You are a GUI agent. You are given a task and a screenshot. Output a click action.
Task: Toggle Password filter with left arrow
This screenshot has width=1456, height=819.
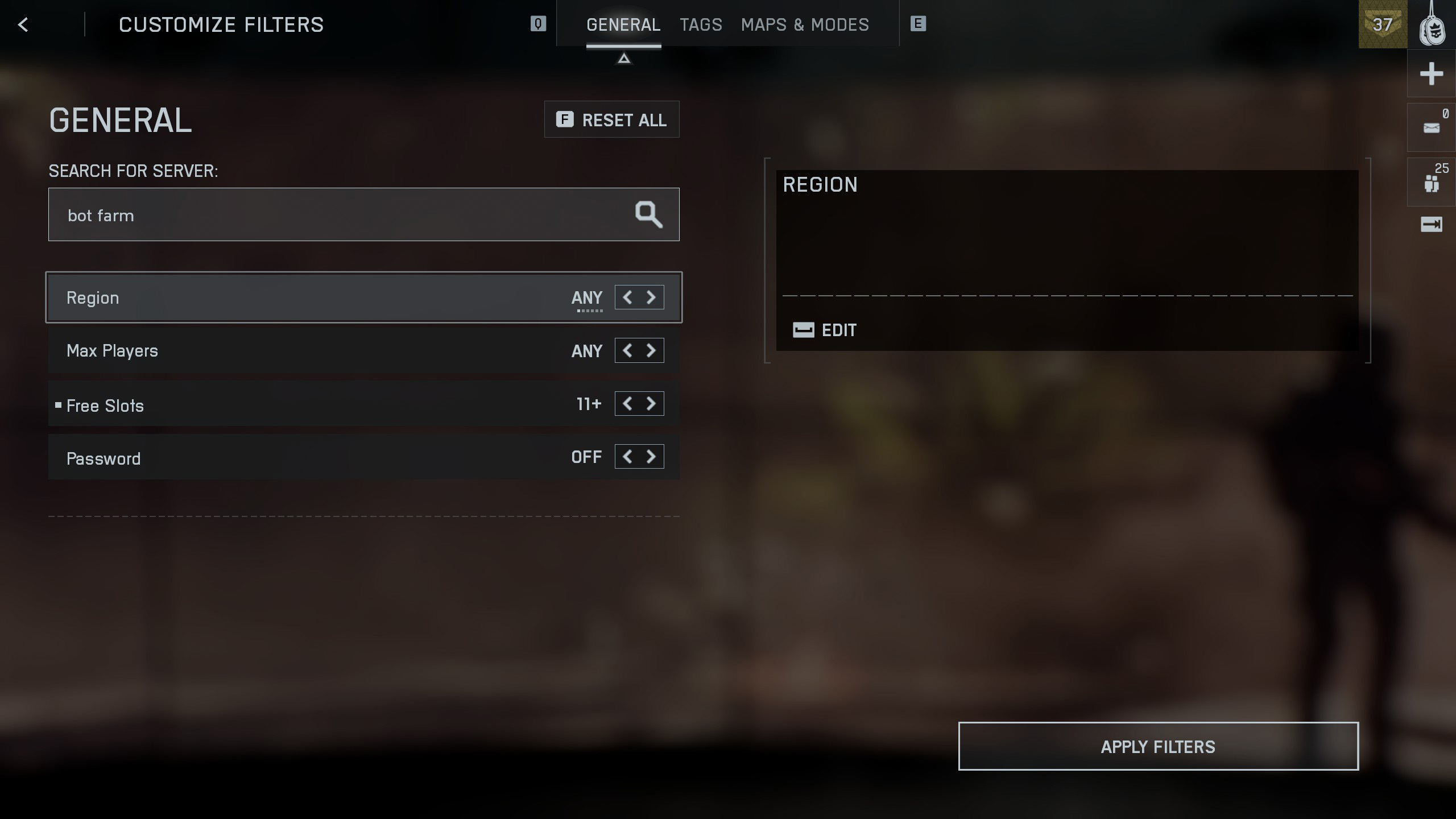pos(627,457)
